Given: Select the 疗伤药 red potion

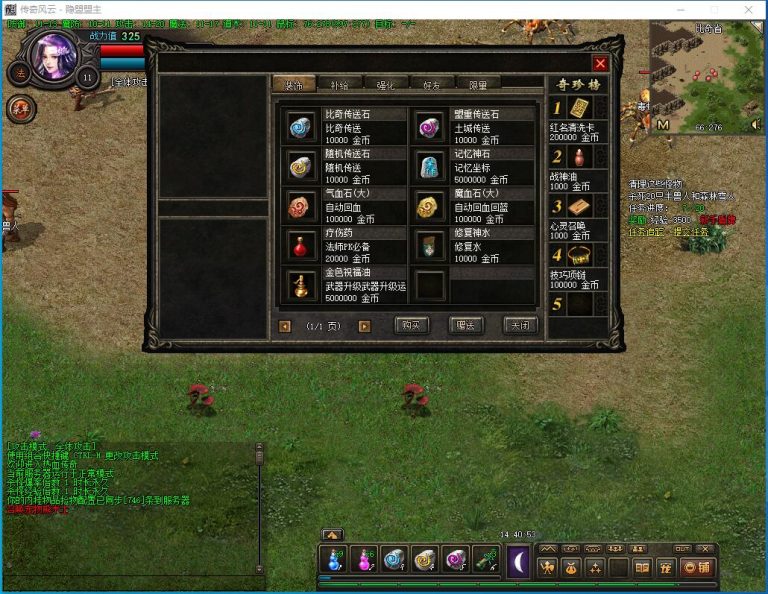Looking at the screenshot, I should (300, 245).
